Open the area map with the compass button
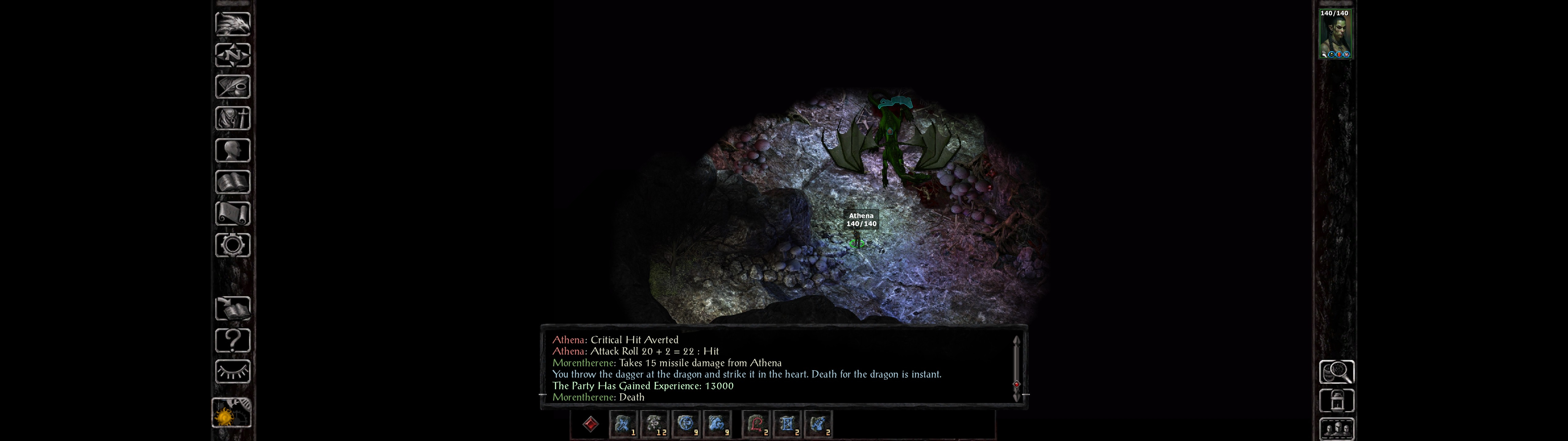Image resolution: width=1568 pixels, height=441 pixels. pyautogui.click(x=232, y=55)
